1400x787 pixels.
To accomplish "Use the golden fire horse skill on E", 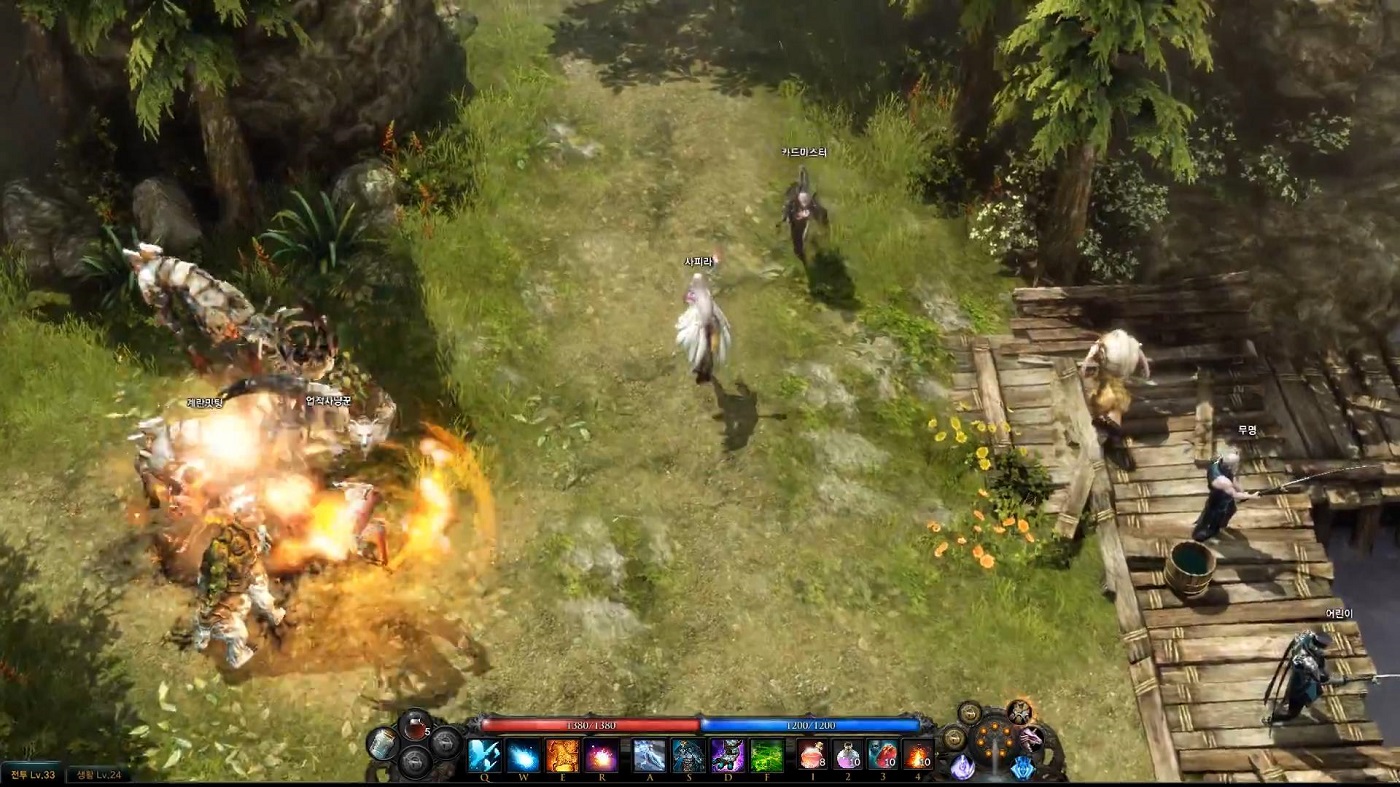I will click(562, 755).
